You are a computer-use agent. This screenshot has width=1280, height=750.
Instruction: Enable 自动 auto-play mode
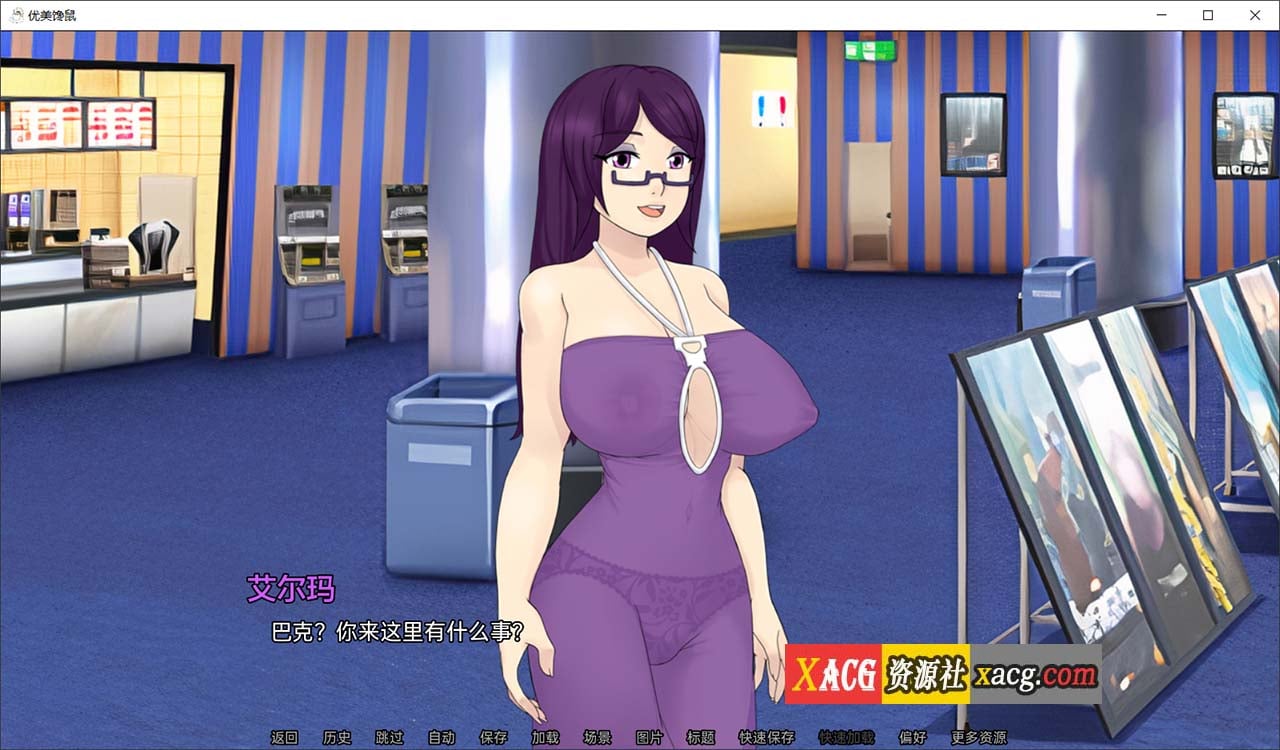click(x=442, y=737)
